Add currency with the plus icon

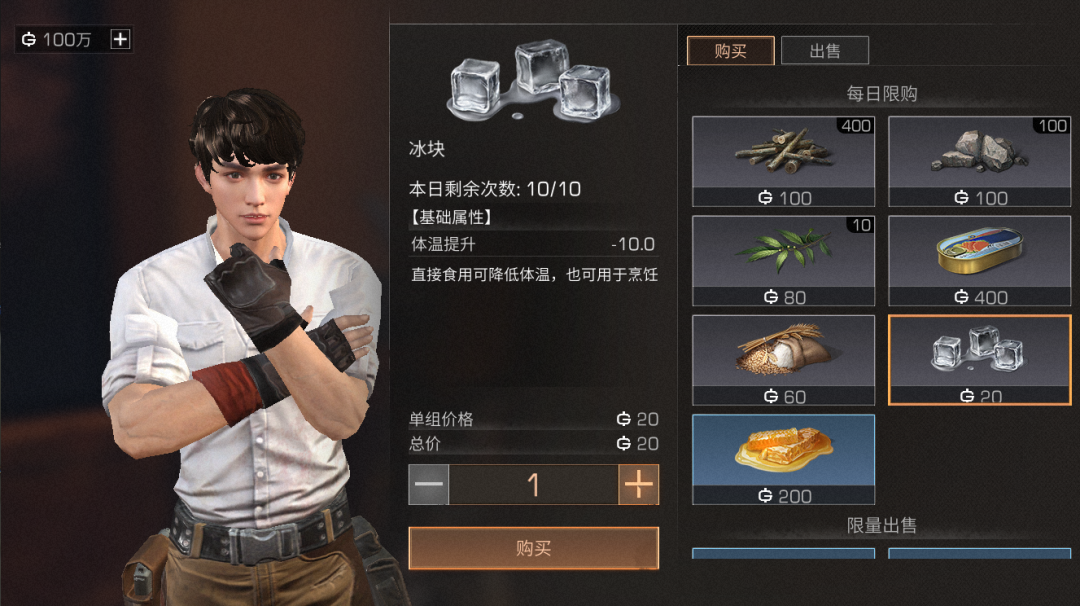click(x=120, y=40)
